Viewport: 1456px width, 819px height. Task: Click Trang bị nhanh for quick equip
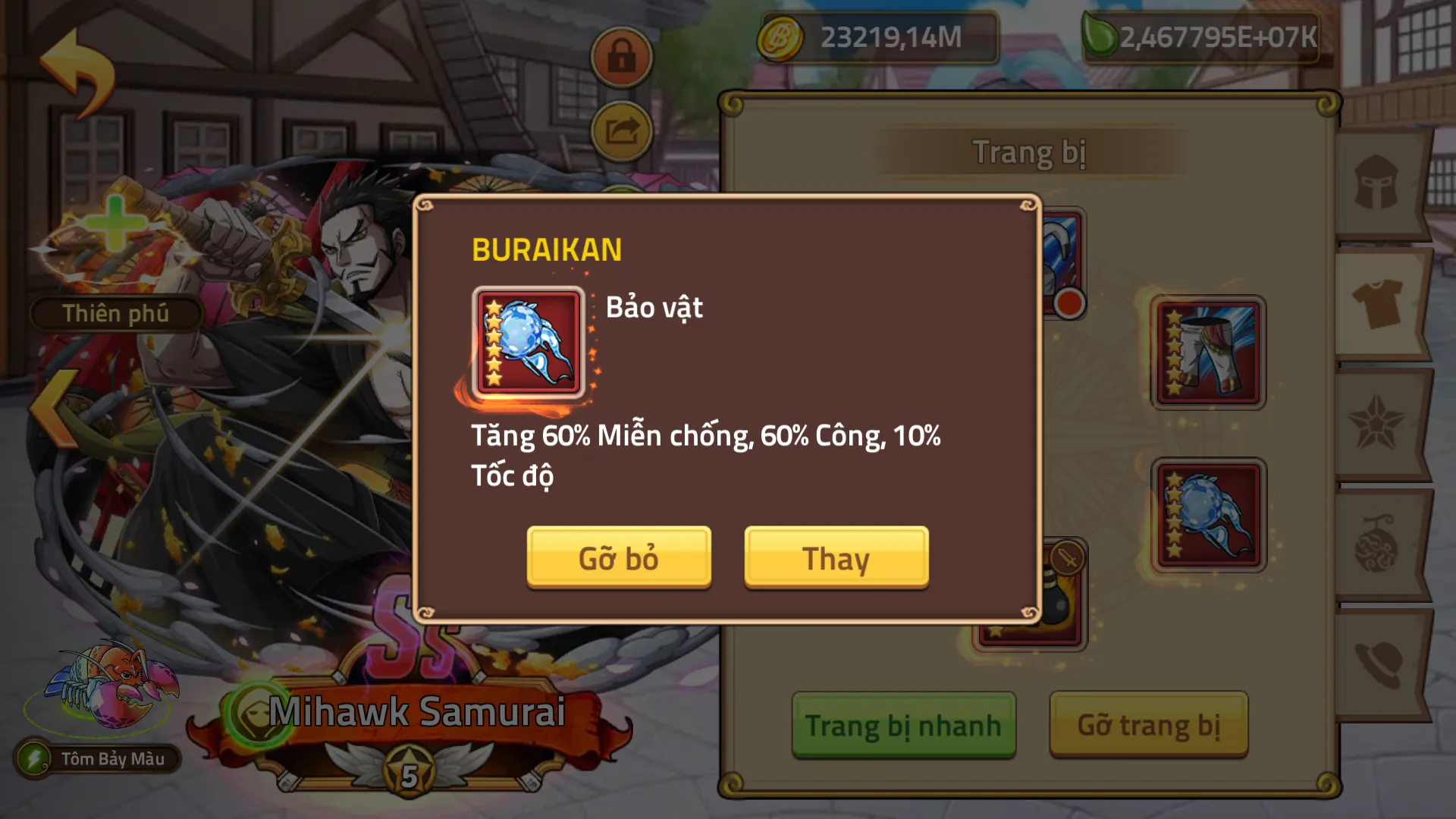pos(902,726)
